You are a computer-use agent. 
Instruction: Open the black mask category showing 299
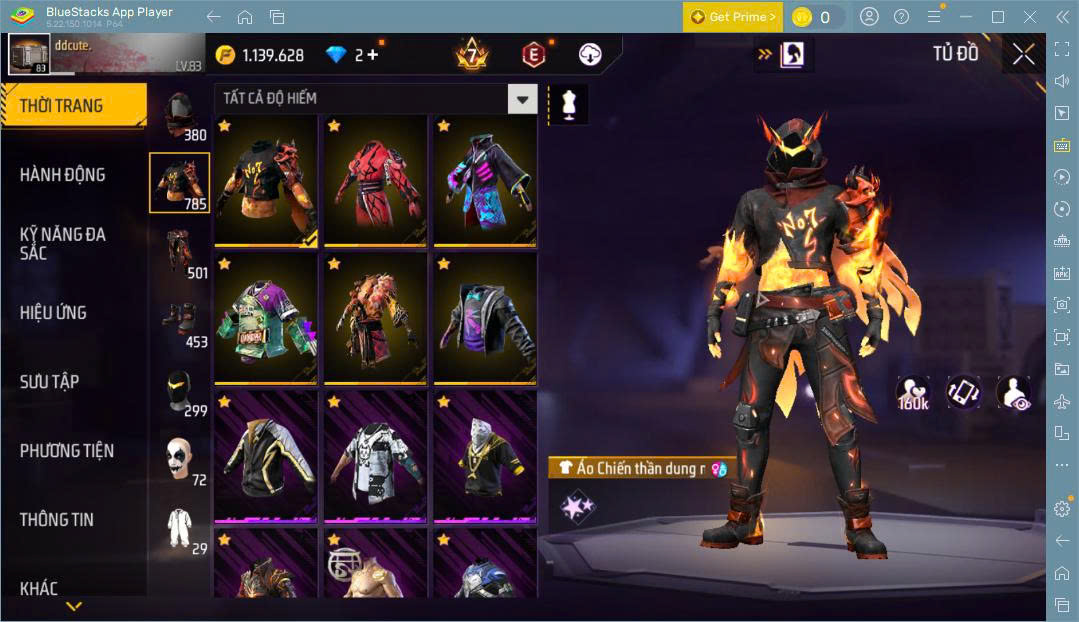click(180, 390)
